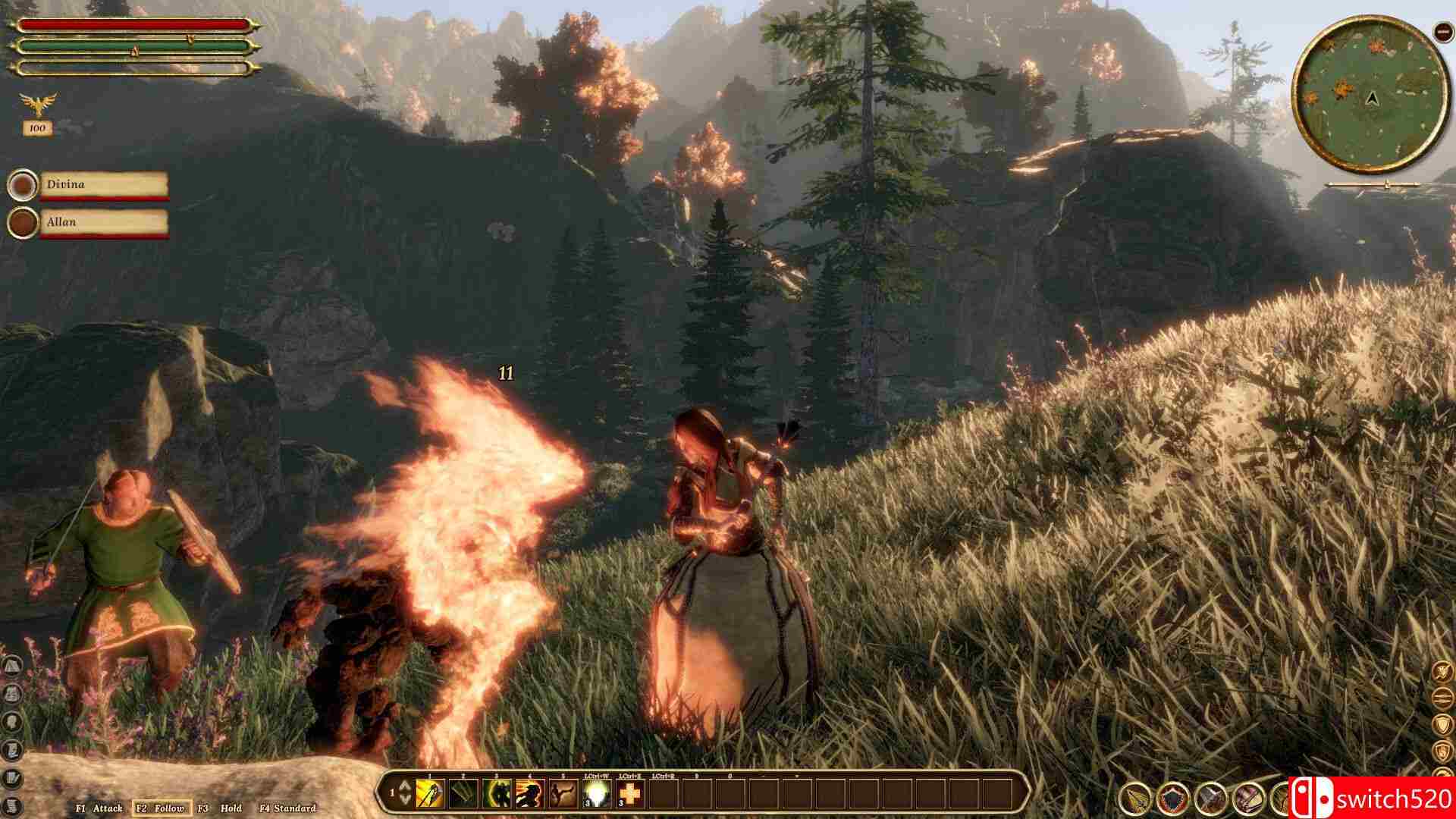Use the glowing white light item
The image size is (1456, 819).
coord(598,793)
